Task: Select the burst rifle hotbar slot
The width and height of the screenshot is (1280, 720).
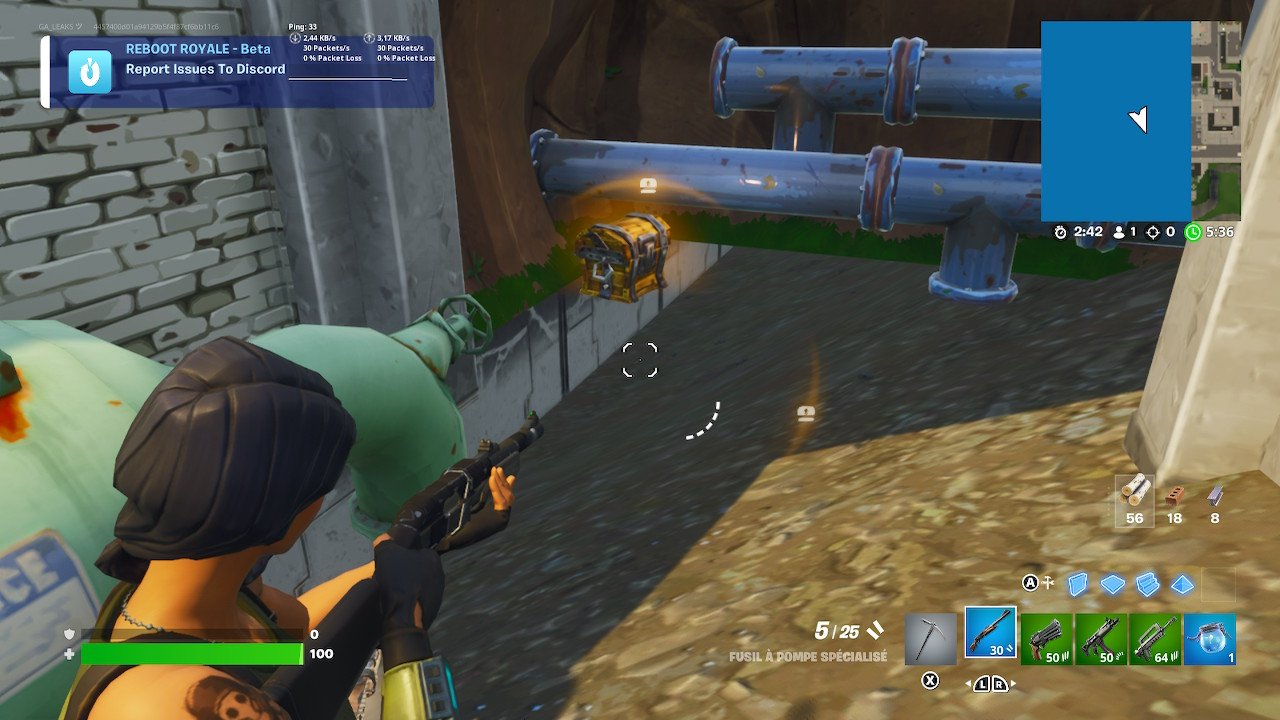Action: pos(1155,637)
